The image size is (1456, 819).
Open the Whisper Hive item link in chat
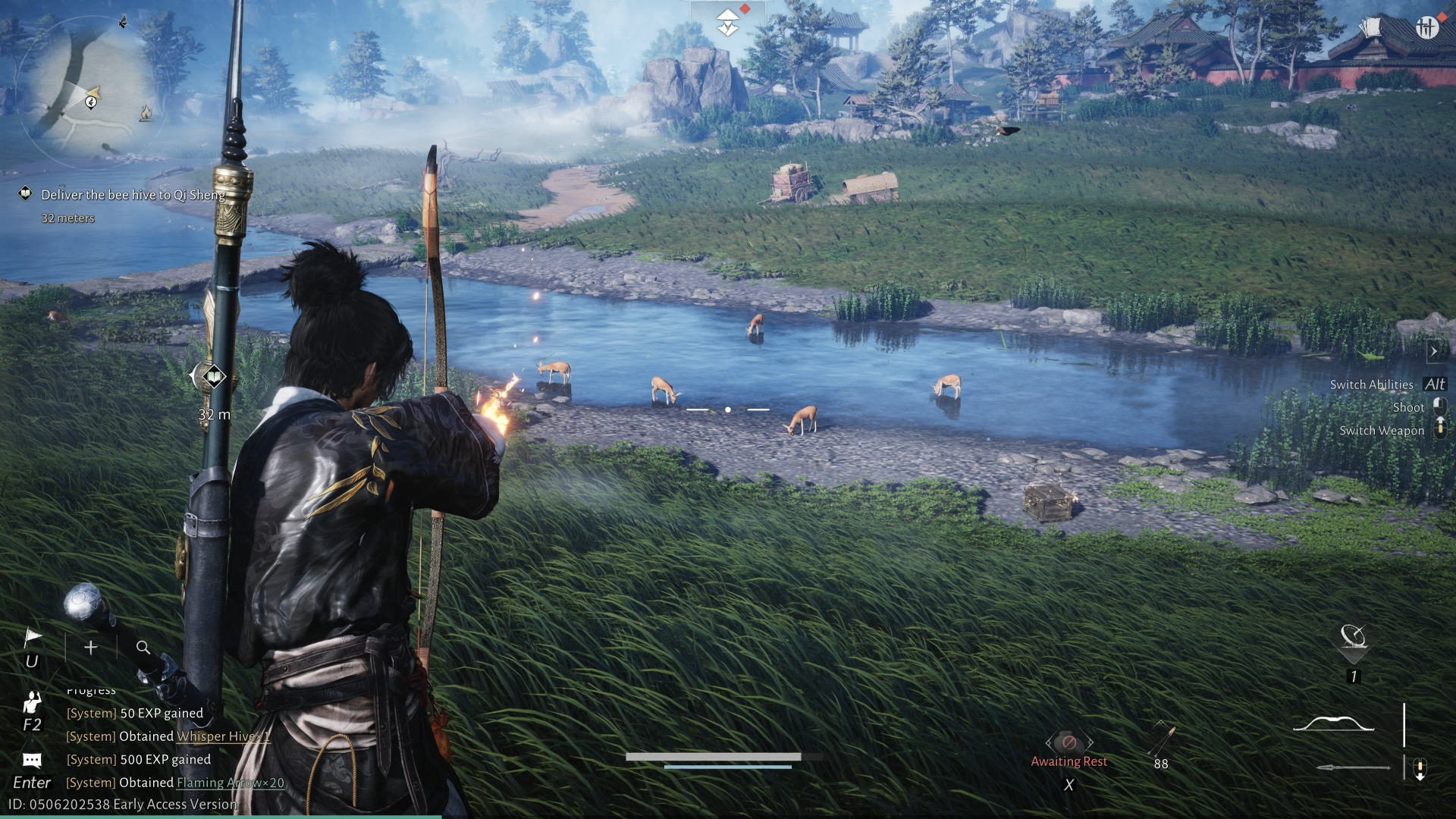click(x=223, y=736)
